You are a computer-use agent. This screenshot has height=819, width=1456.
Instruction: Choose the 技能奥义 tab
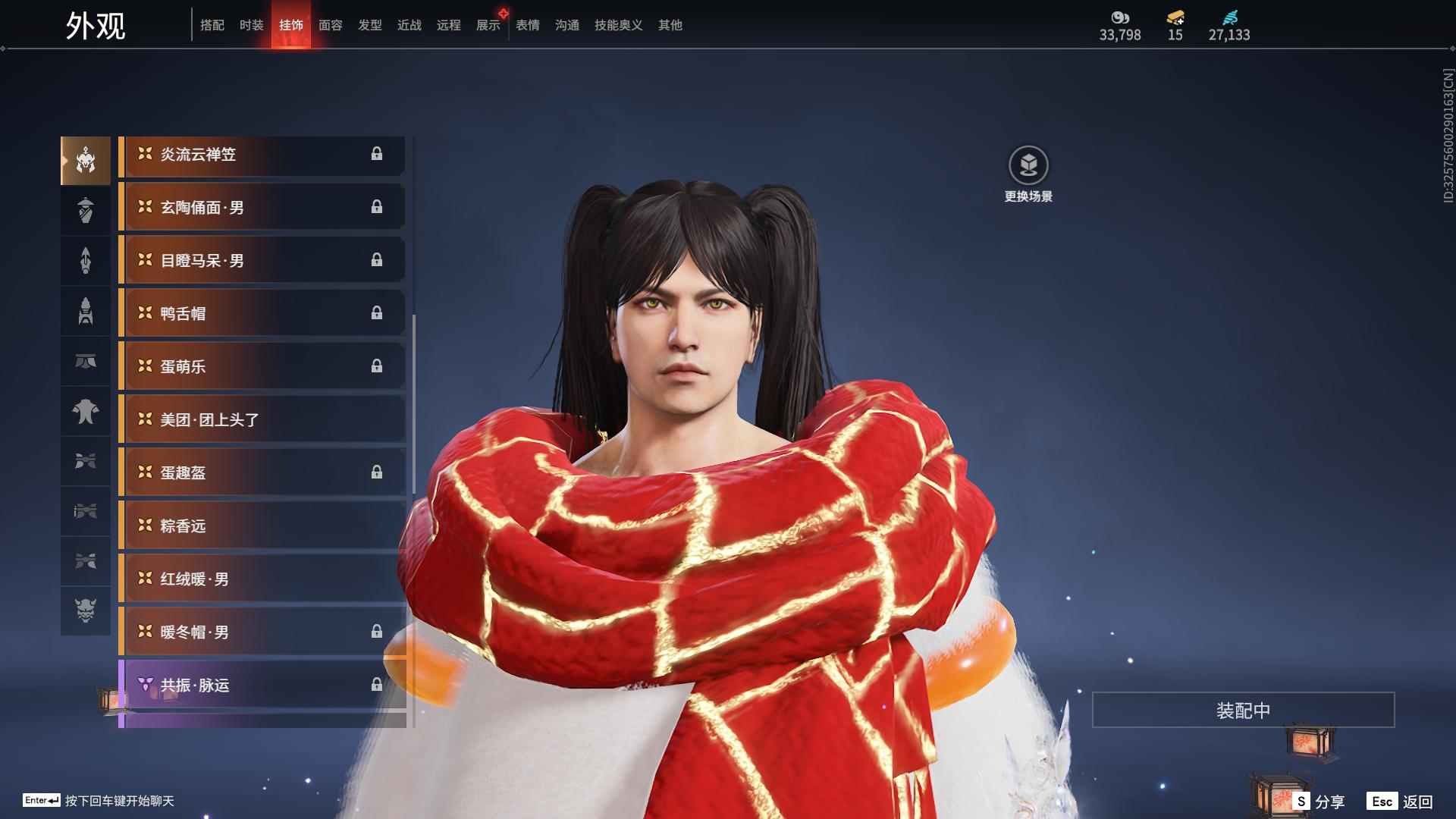pos(618,25)
